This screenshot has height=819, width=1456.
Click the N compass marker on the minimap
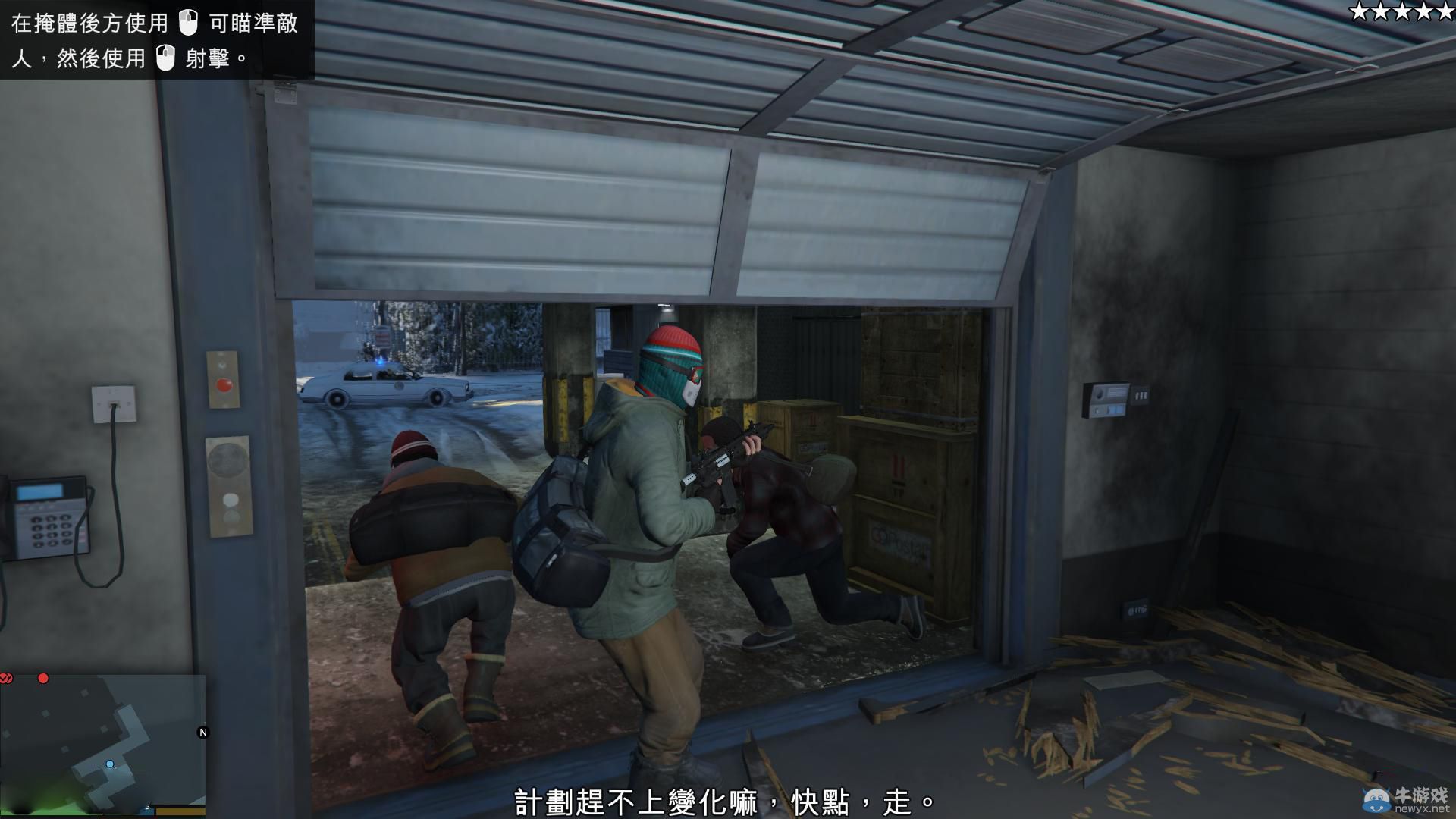(x=202, y=732)
